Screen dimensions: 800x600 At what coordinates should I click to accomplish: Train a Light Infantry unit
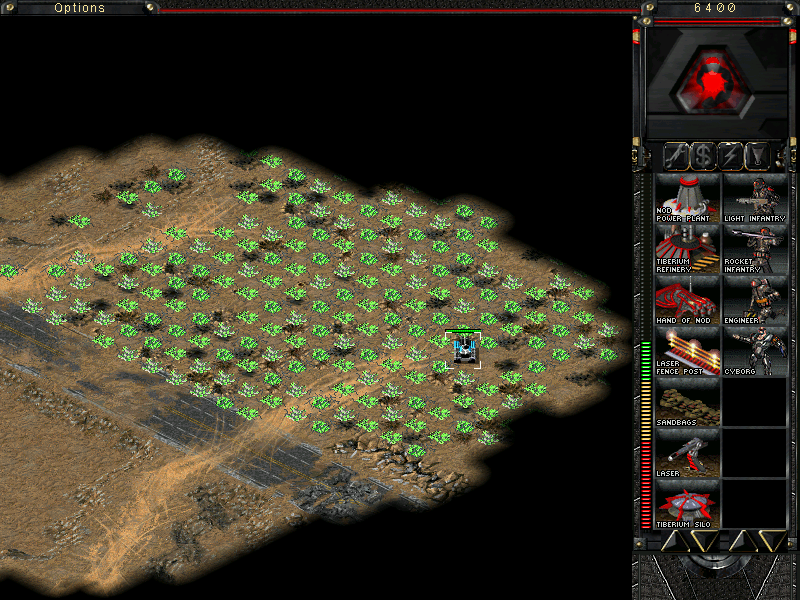tap(754, 198)
